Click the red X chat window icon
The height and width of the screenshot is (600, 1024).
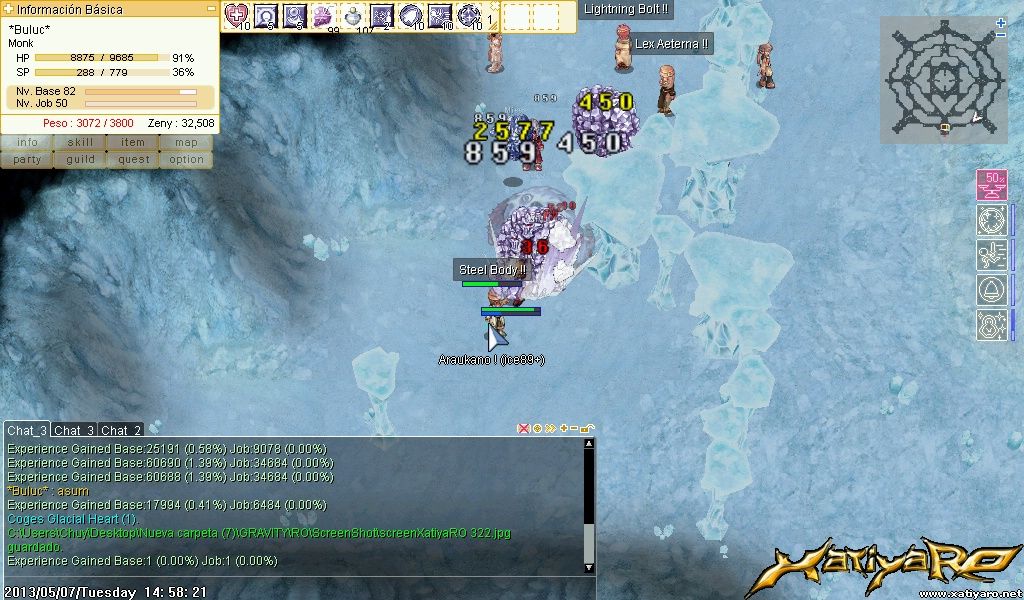tap(523, 428)
